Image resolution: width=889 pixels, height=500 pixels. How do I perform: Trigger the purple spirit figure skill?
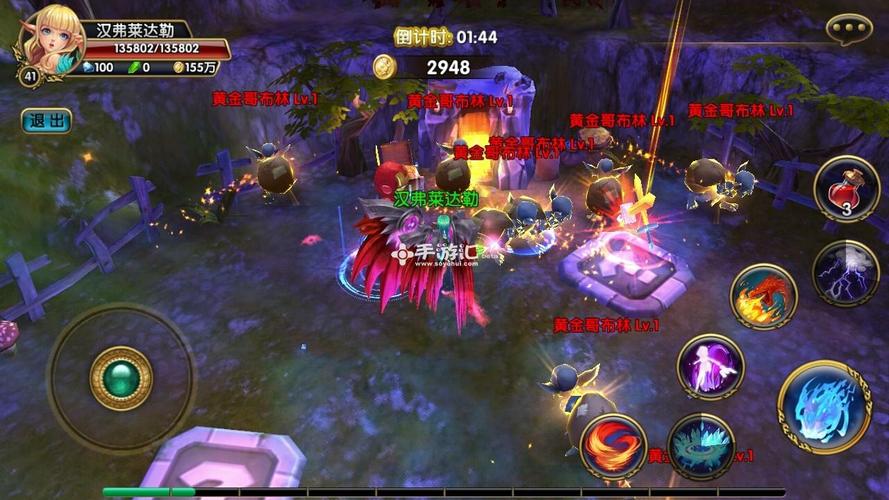pos(710,366)
